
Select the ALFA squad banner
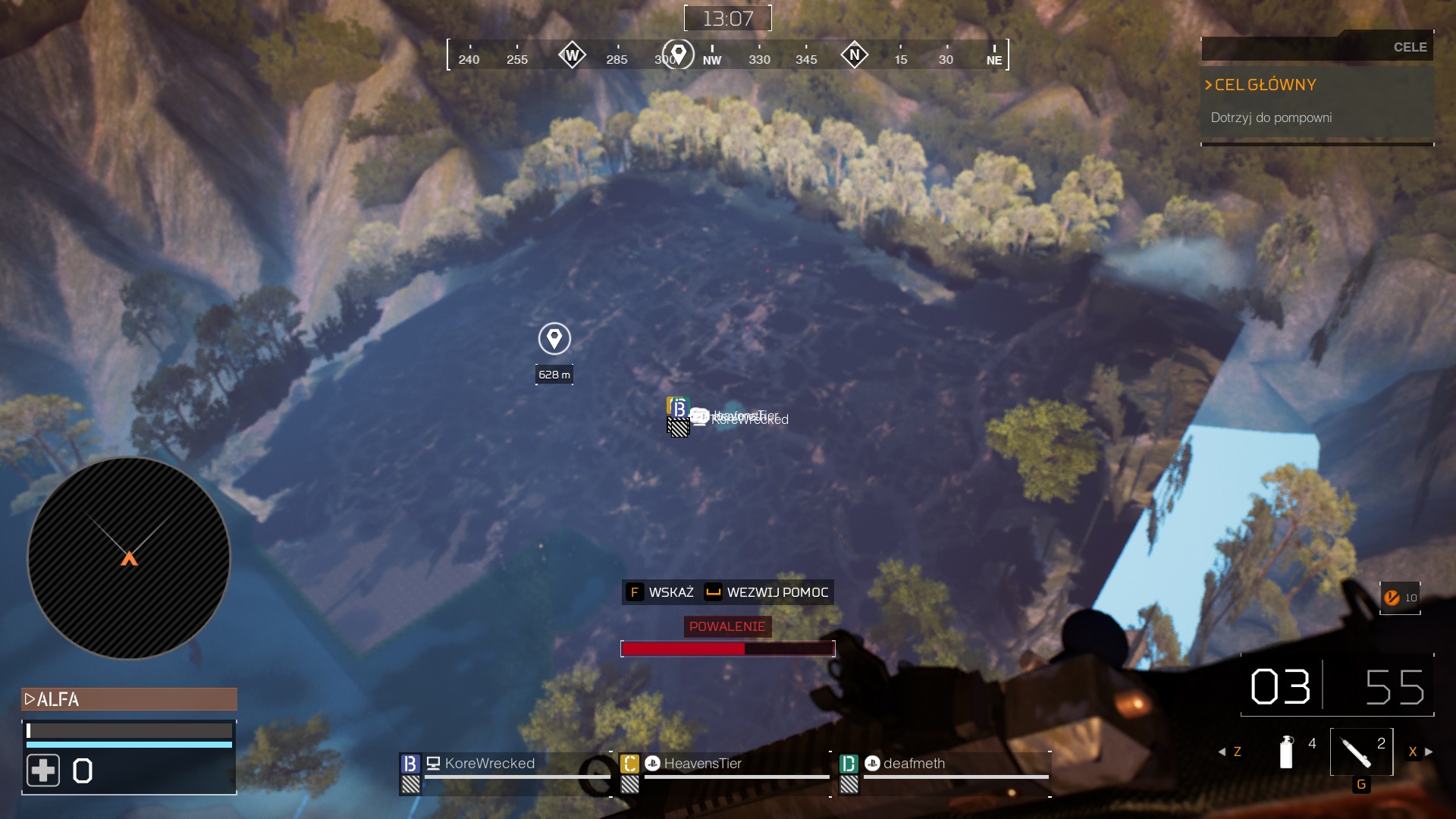click(x=129, y=699)
